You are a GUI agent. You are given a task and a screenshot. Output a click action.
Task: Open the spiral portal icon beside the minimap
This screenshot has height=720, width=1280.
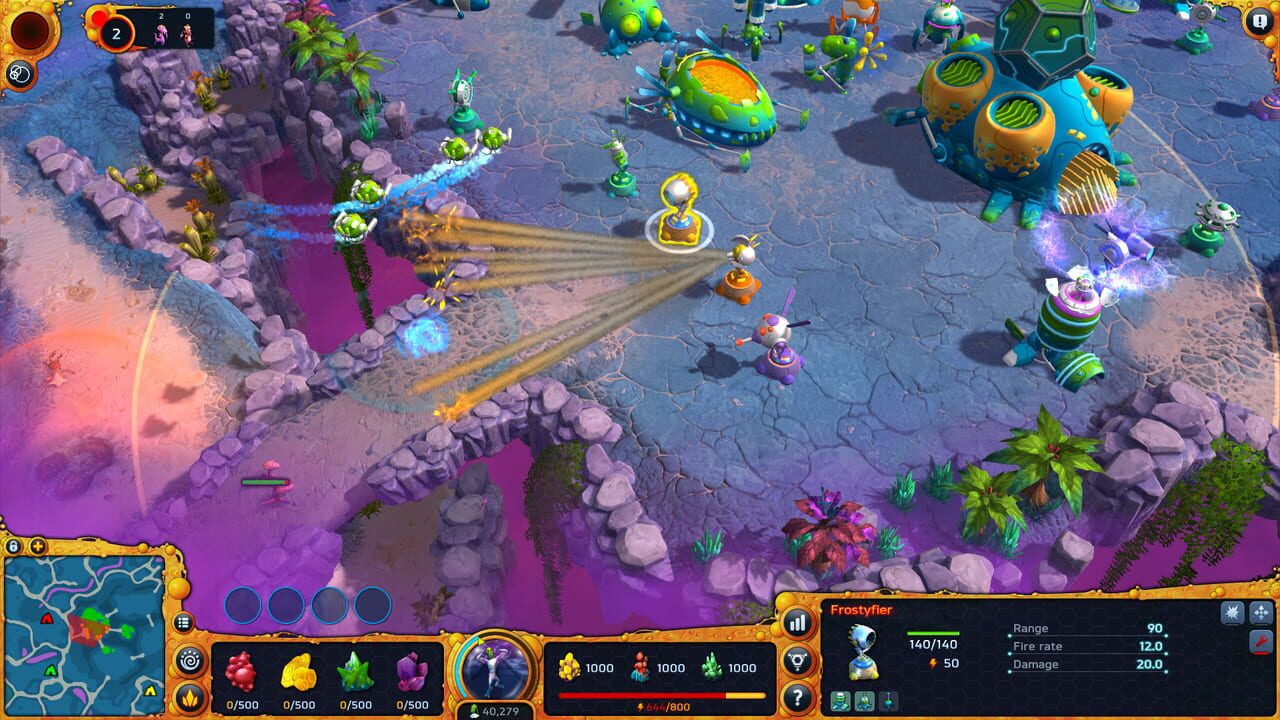pyautogui.click(x=189, y=659)
